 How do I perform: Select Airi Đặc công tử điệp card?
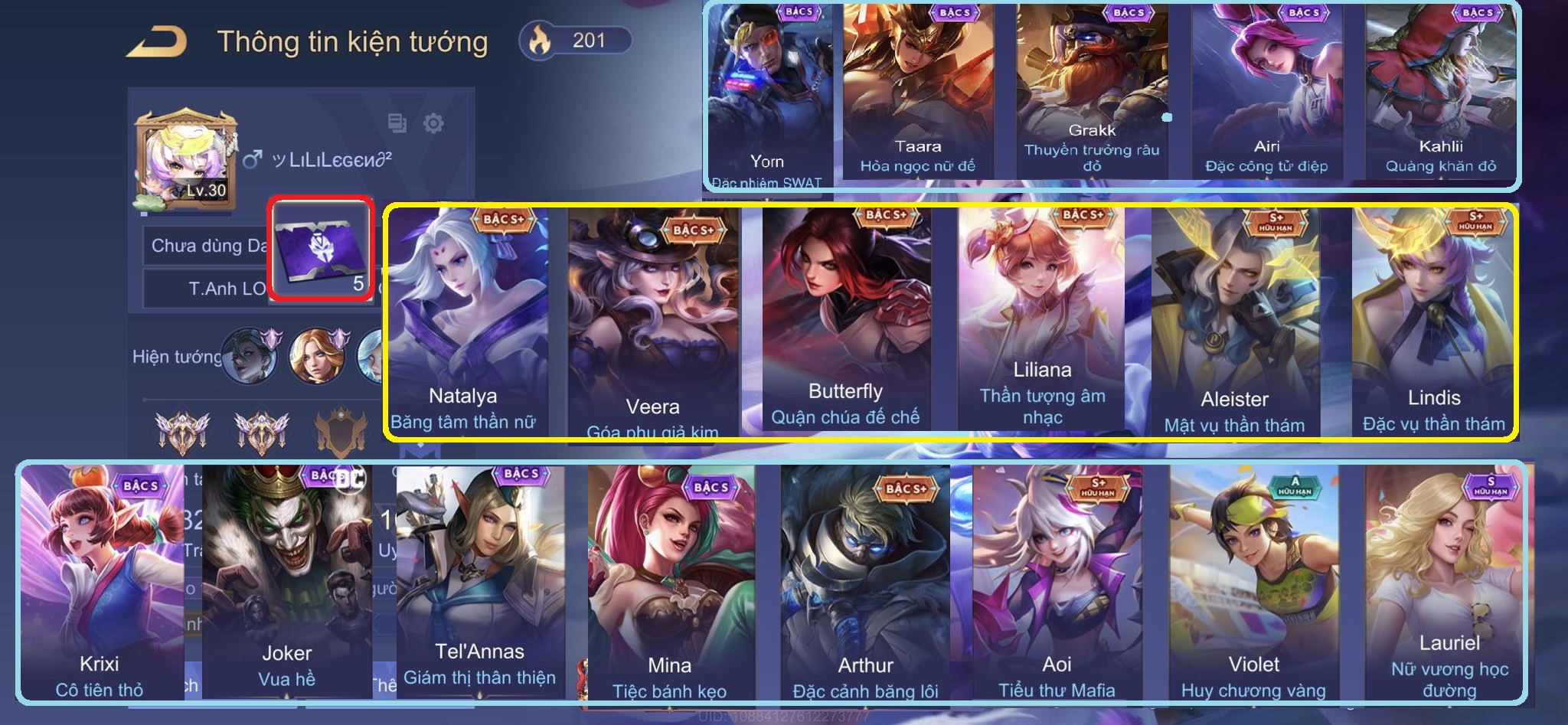click(x=1266, y=92)
